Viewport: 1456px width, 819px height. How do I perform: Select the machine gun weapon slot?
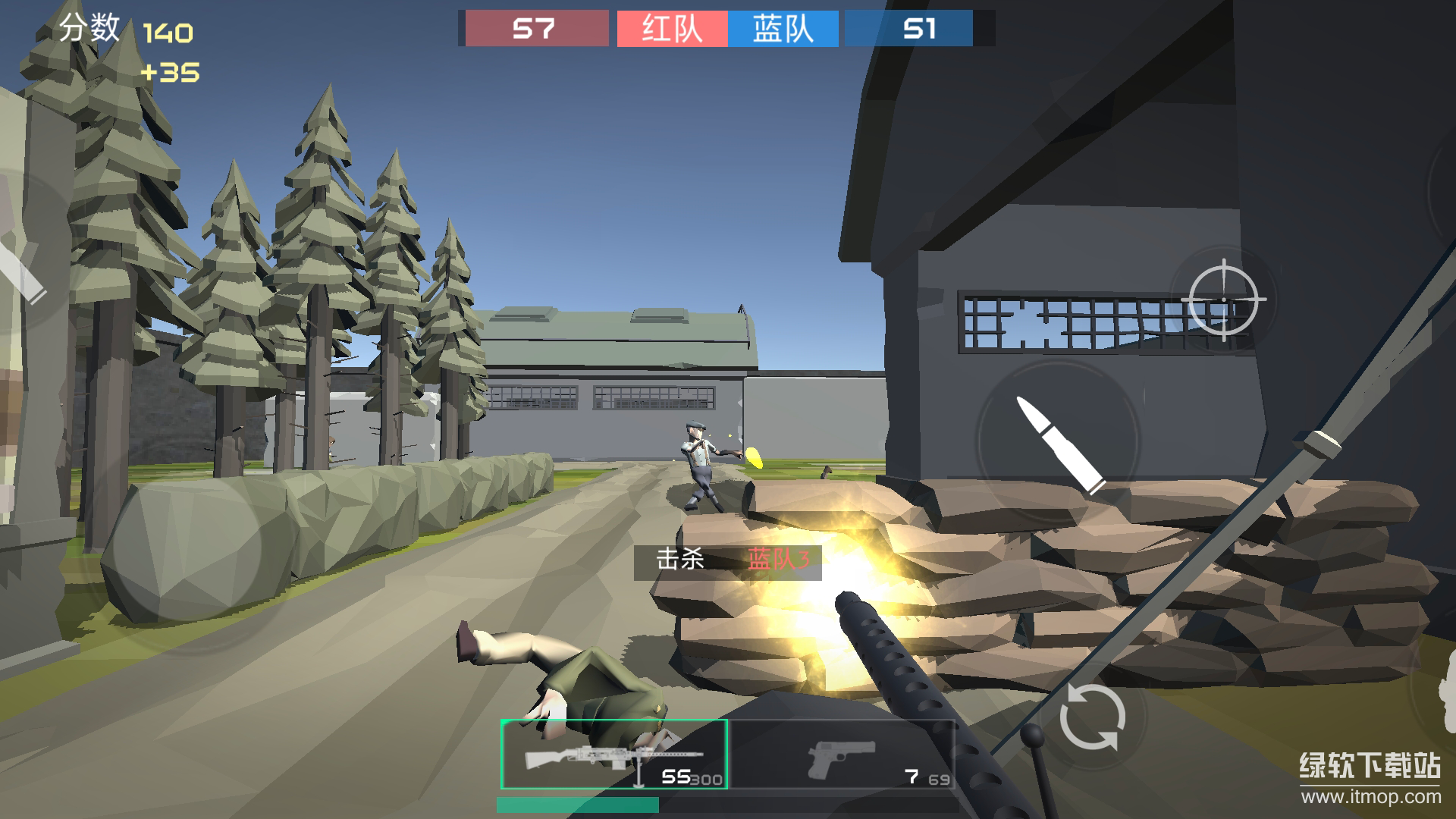pos(614,755)
